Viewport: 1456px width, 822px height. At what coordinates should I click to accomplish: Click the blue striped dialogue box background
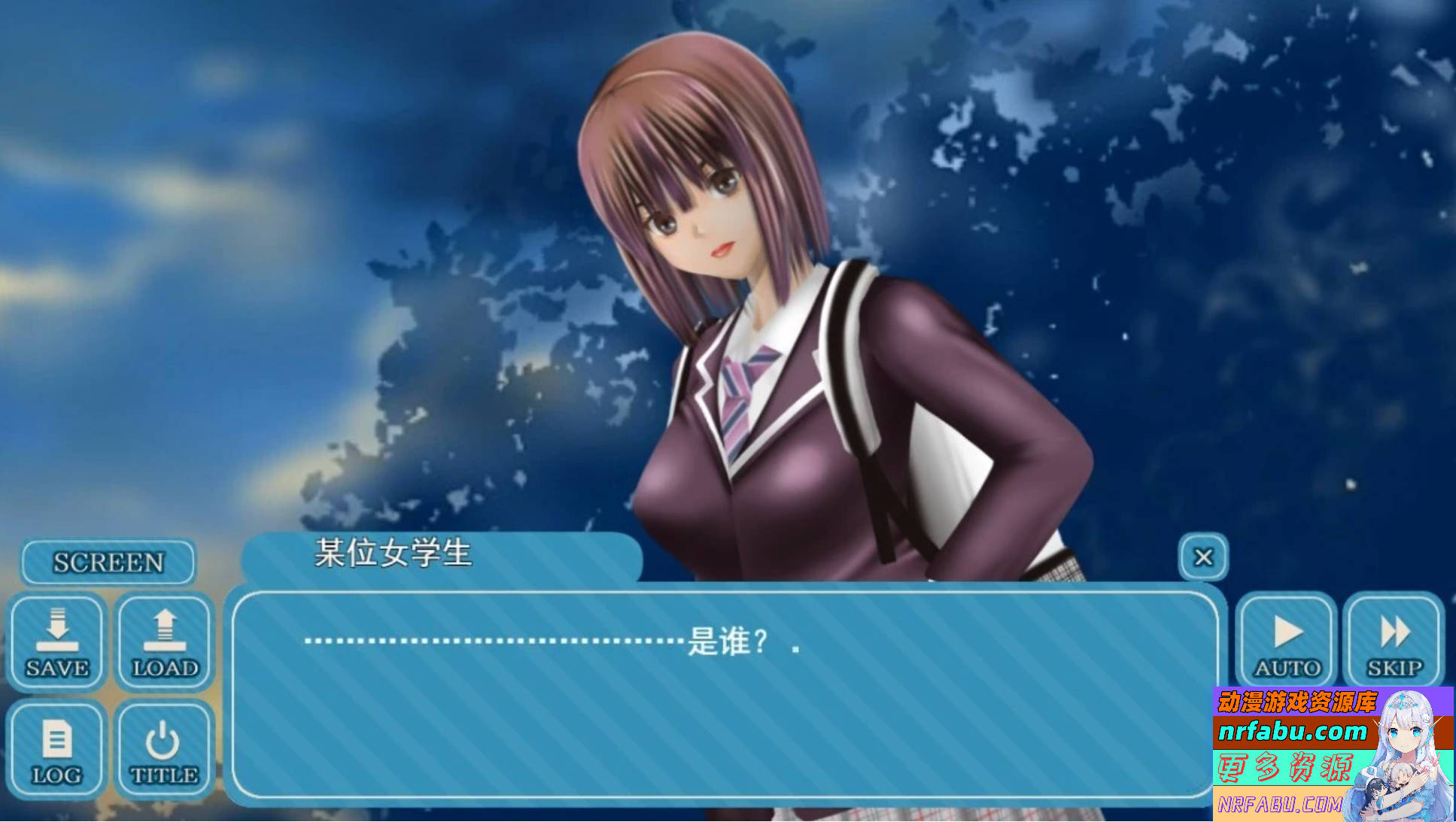tap(722, 722)
